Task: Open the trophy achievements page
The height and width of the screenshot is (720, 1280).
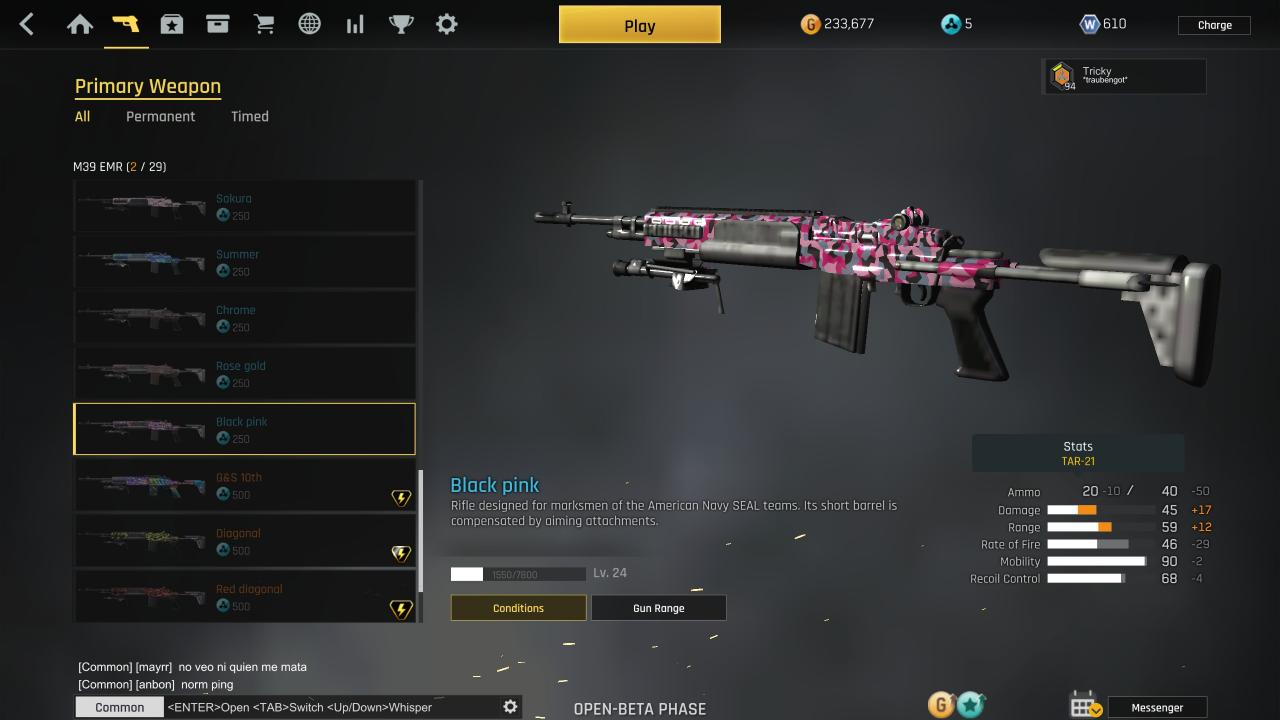Action: point(401,25)
